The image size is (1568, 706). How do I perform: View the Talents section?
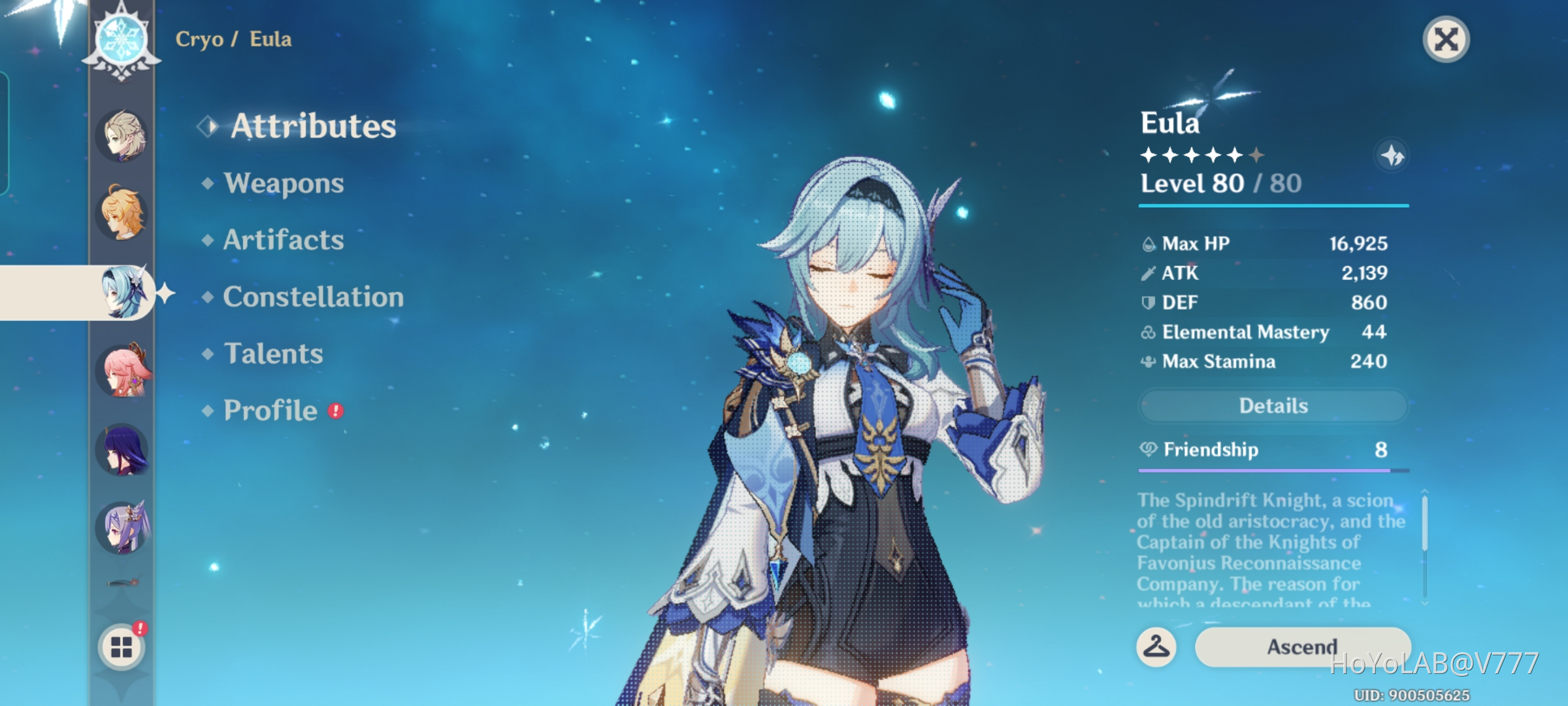[273, 354]
